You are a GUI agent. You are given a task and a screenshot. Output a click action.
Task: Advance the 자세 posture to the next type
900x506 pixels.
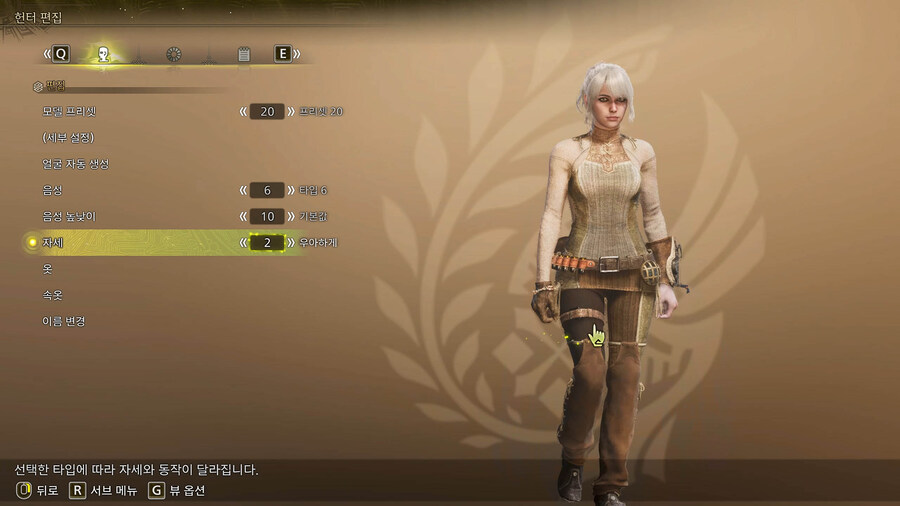point(292,242)
